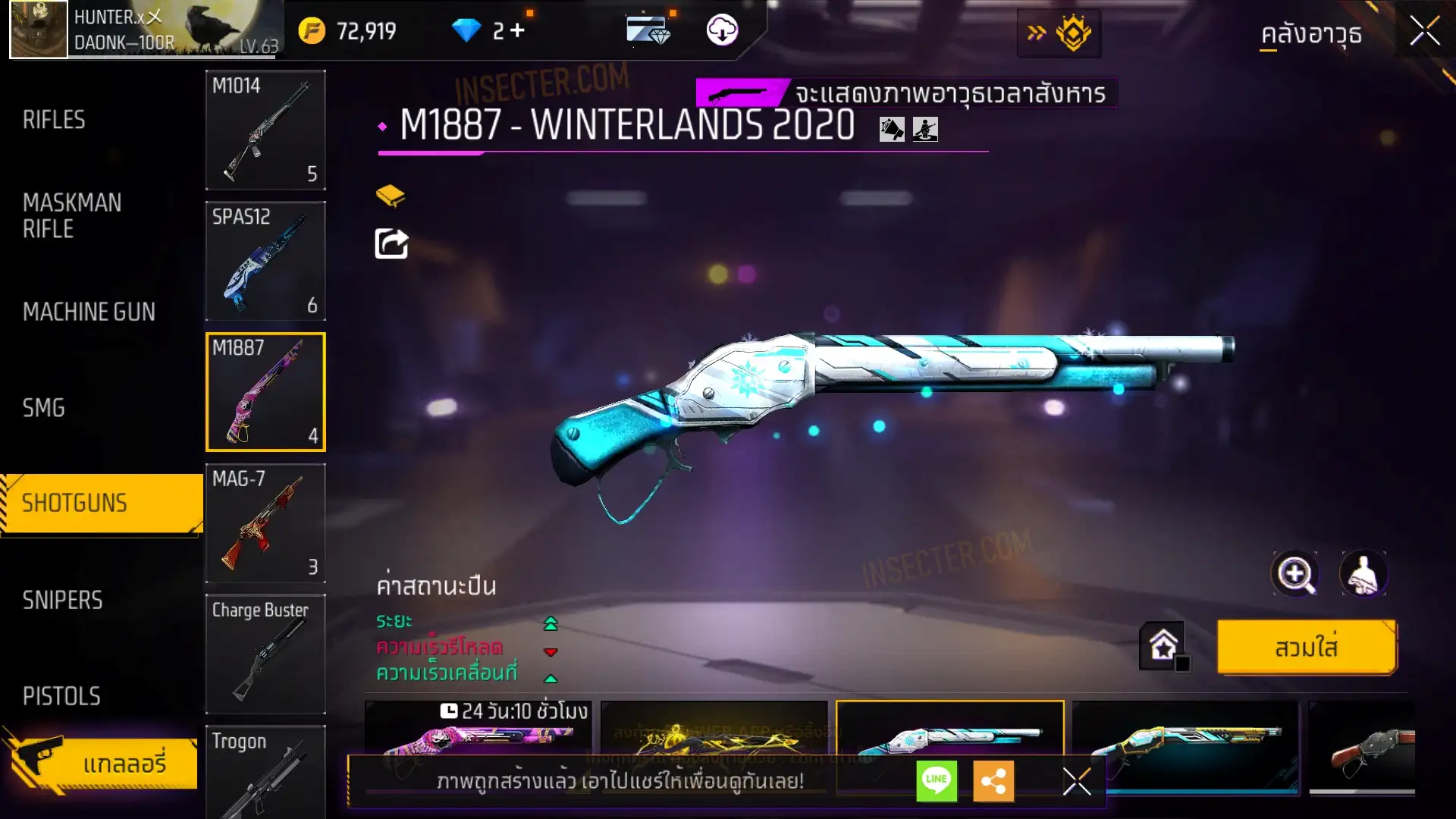1456x819 pixels.
Task: Zoom in on the weapon with magnifier icon
Action: [1294, 574]
